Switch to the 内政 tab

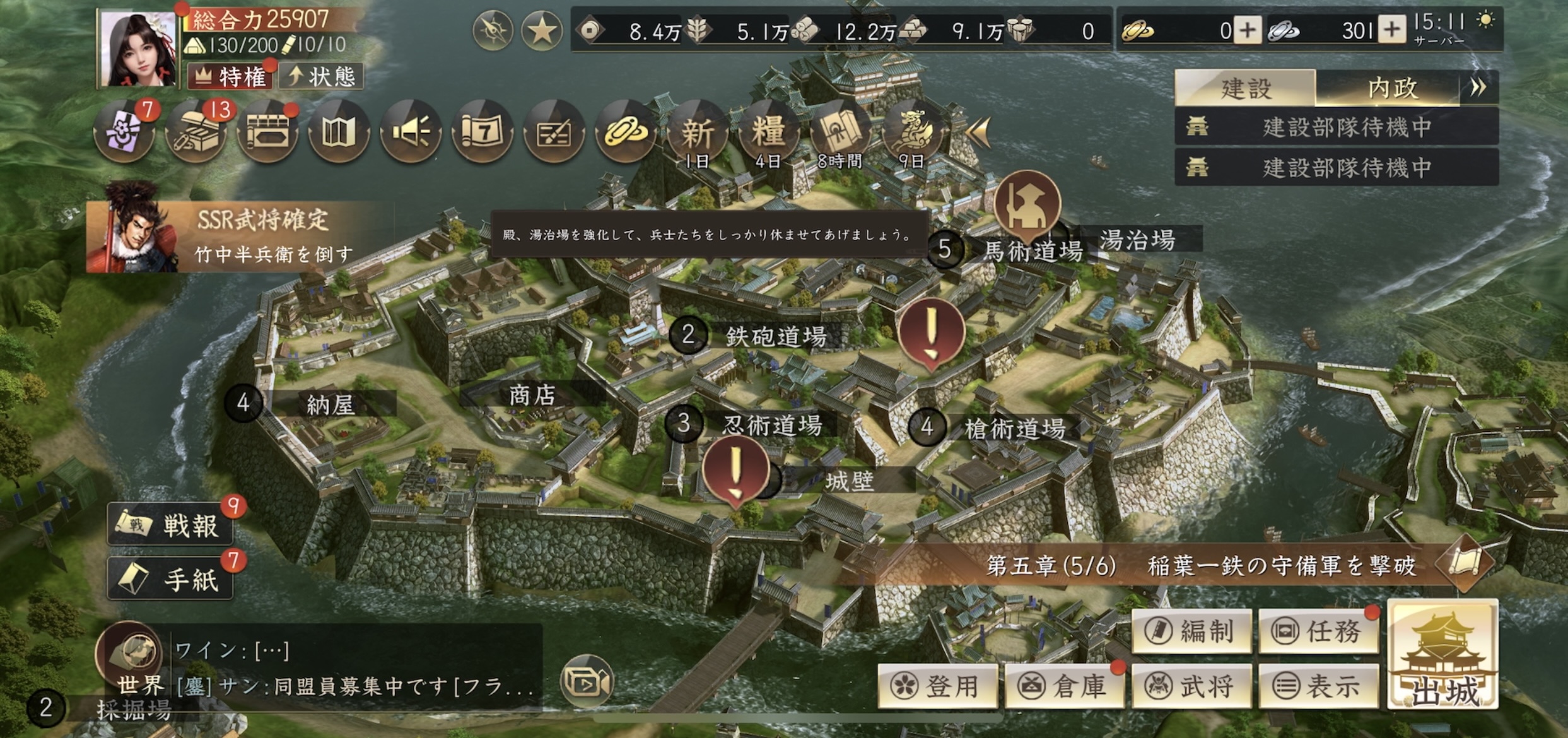pyautogui.click(x=1393, y=88)
